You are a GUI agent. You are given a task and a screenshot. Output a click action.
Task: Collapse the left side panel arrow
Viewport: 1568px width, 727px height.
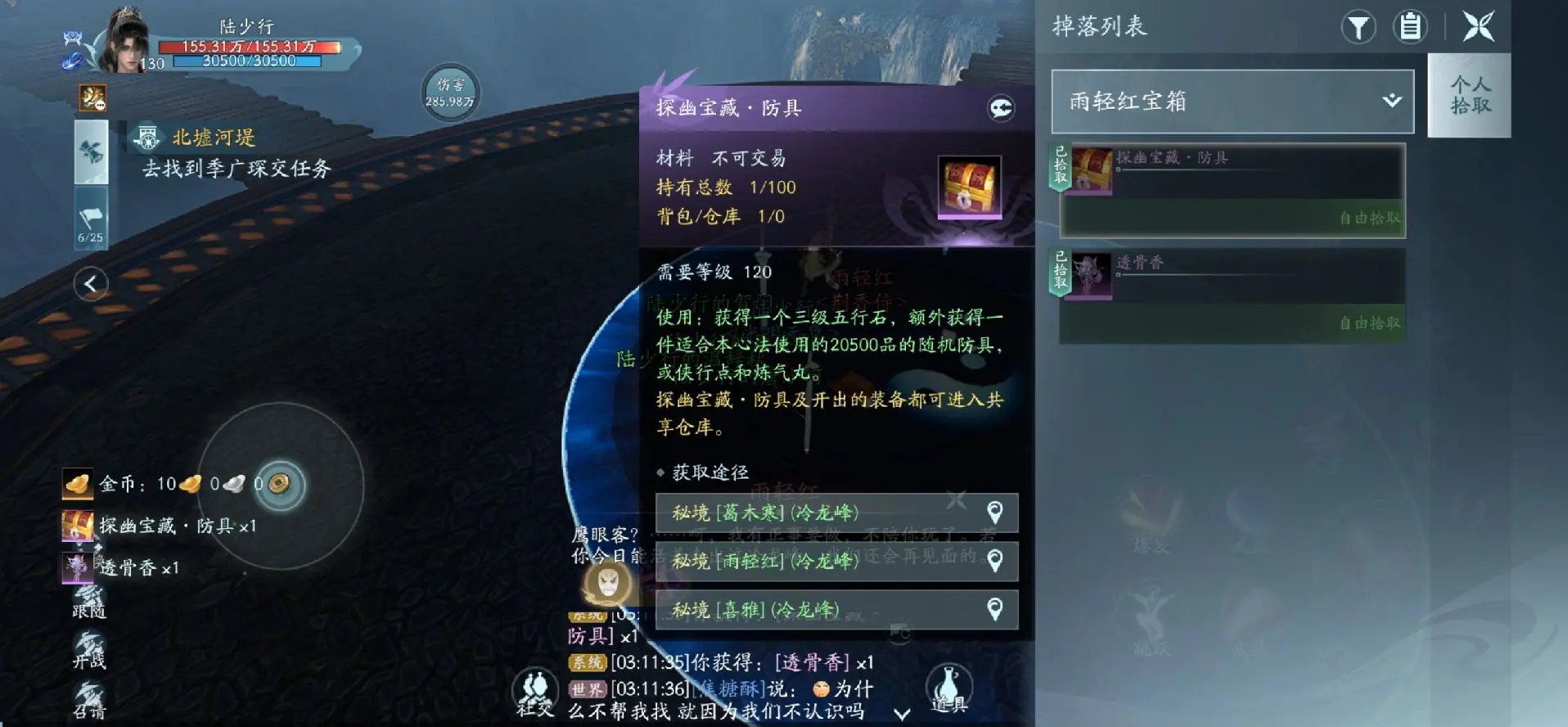click(x=92, y=283)
